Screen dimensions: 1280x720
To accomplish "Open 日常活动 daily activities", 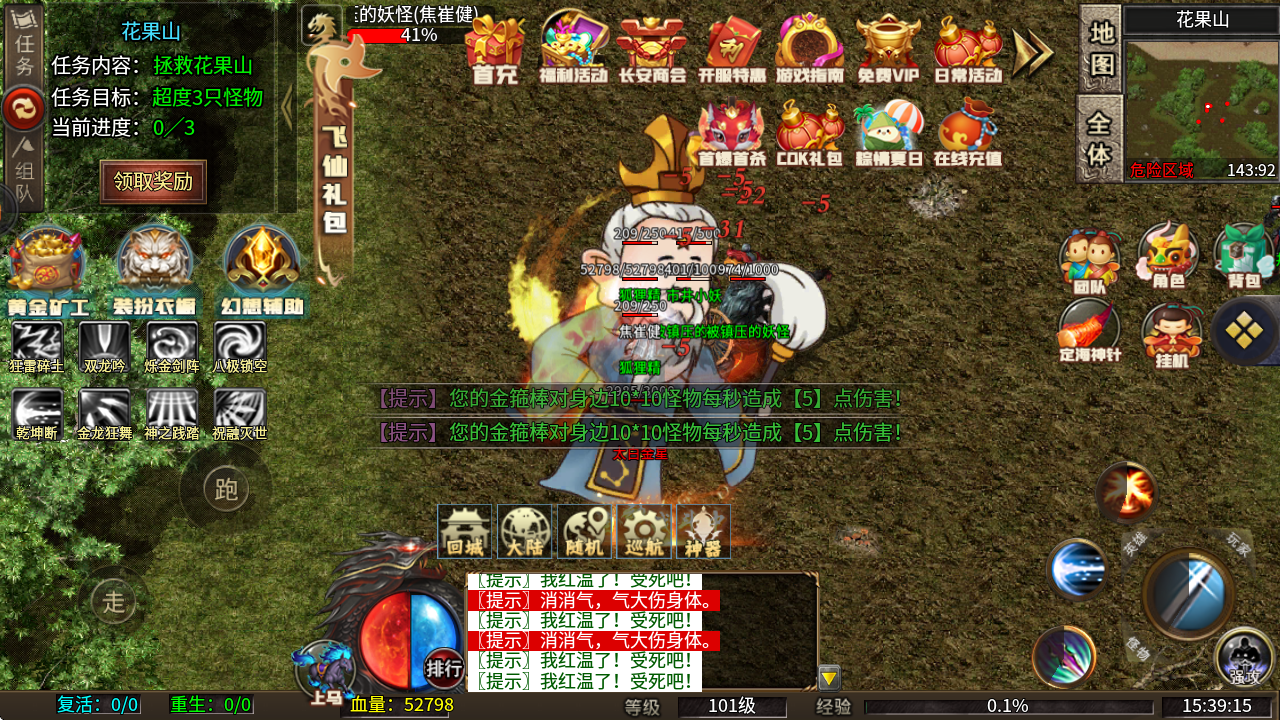I will point(968,50).
